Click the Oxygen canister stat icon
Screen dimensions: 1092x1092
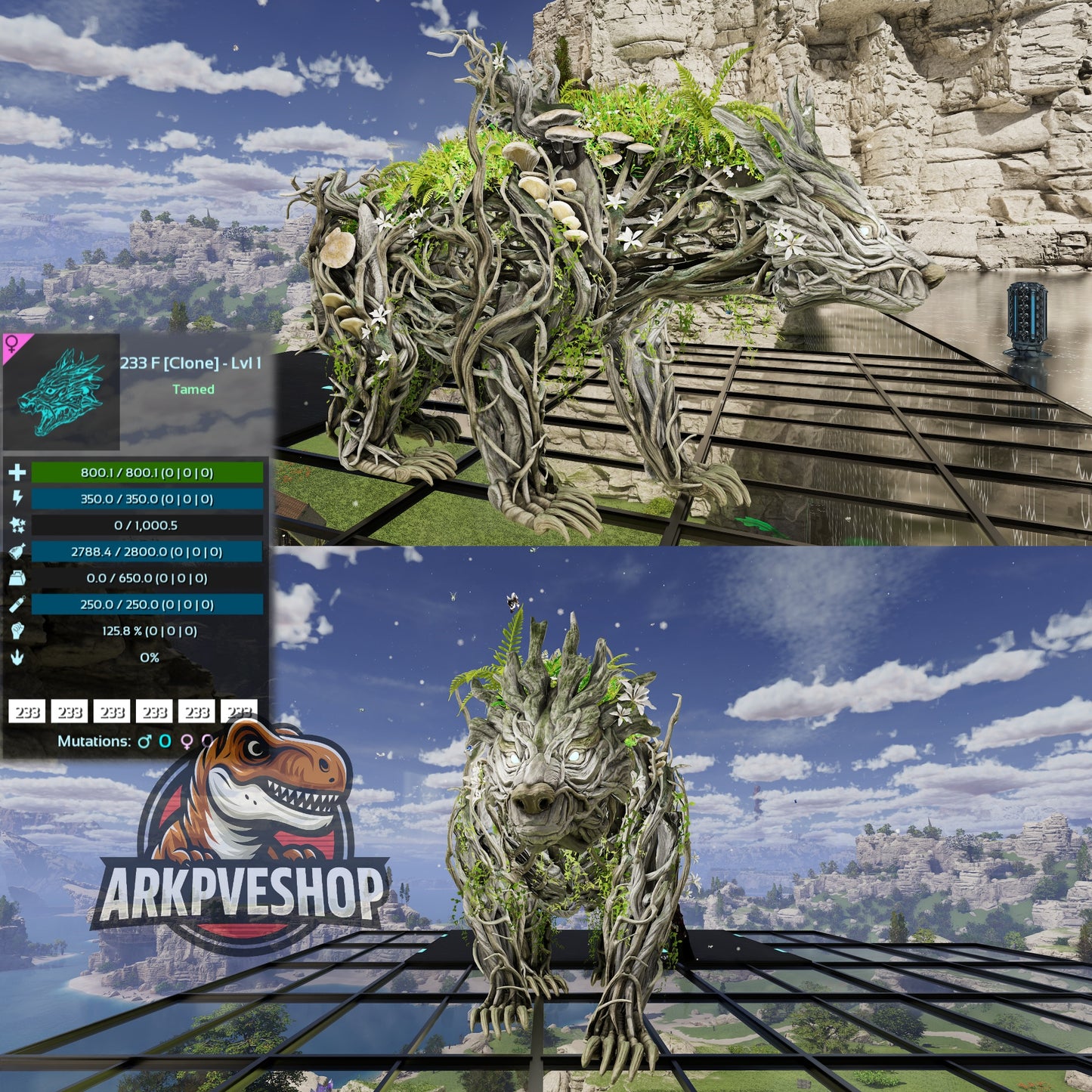[x=17, y=602]
